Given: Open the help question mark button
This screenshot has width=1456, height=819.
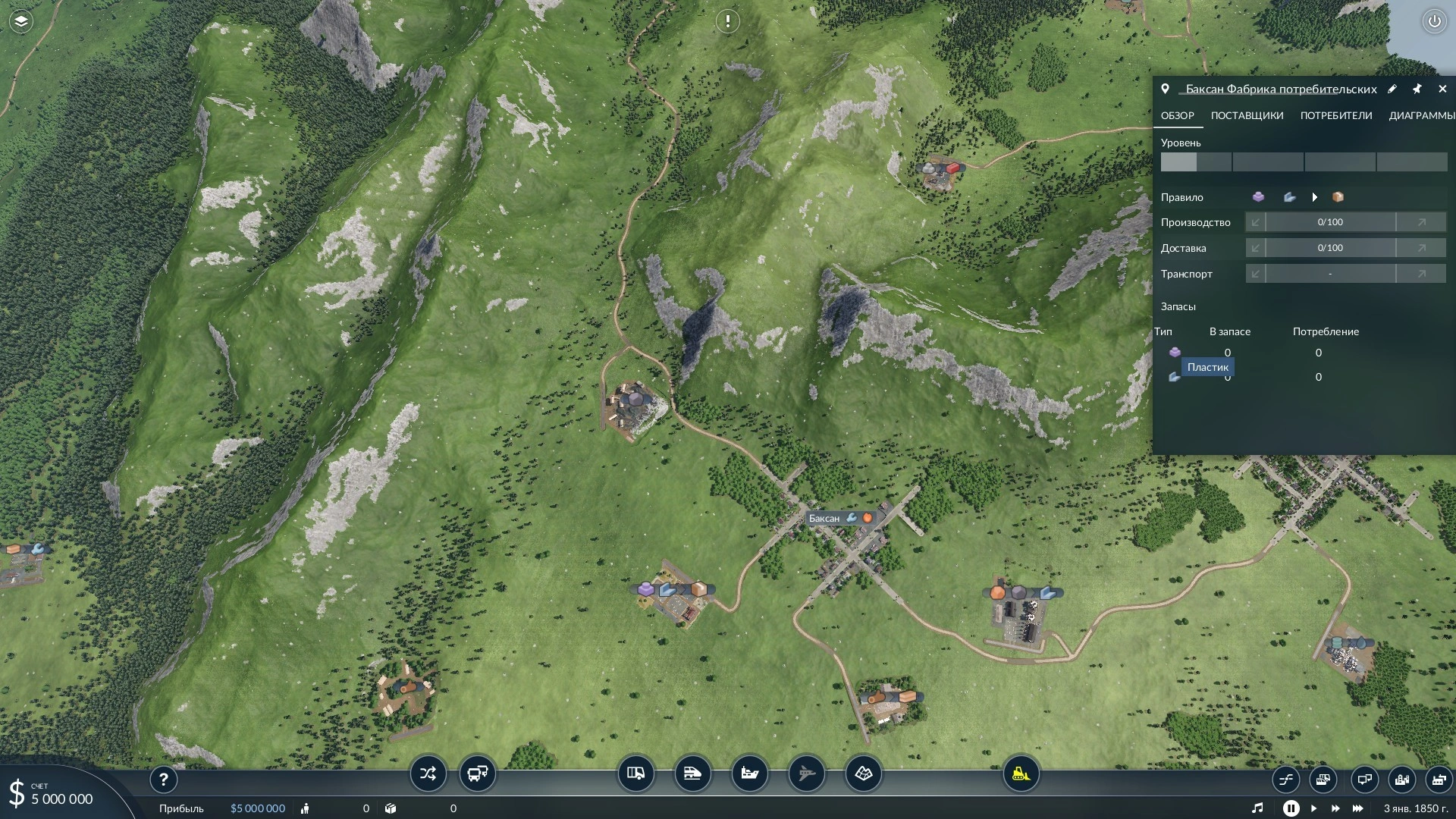Looking at the screenshot, I should pyautogui.click(x=163, y=780).
